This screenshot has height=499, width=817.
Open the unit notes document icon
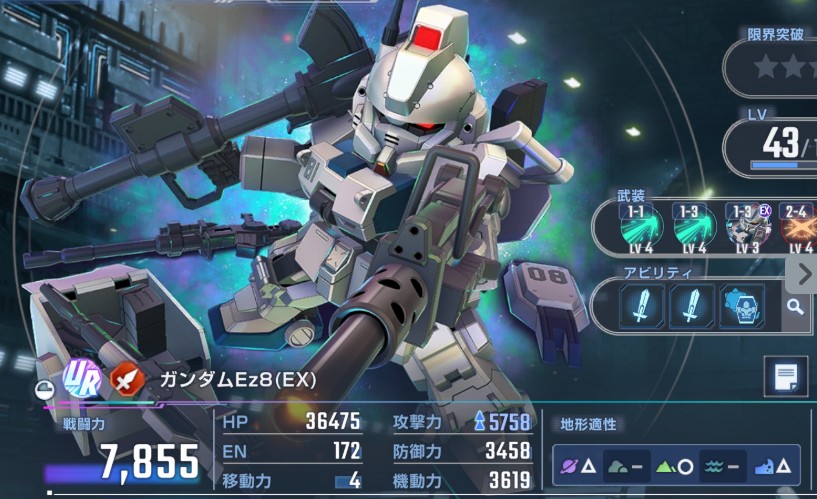(x=785, y=378)
